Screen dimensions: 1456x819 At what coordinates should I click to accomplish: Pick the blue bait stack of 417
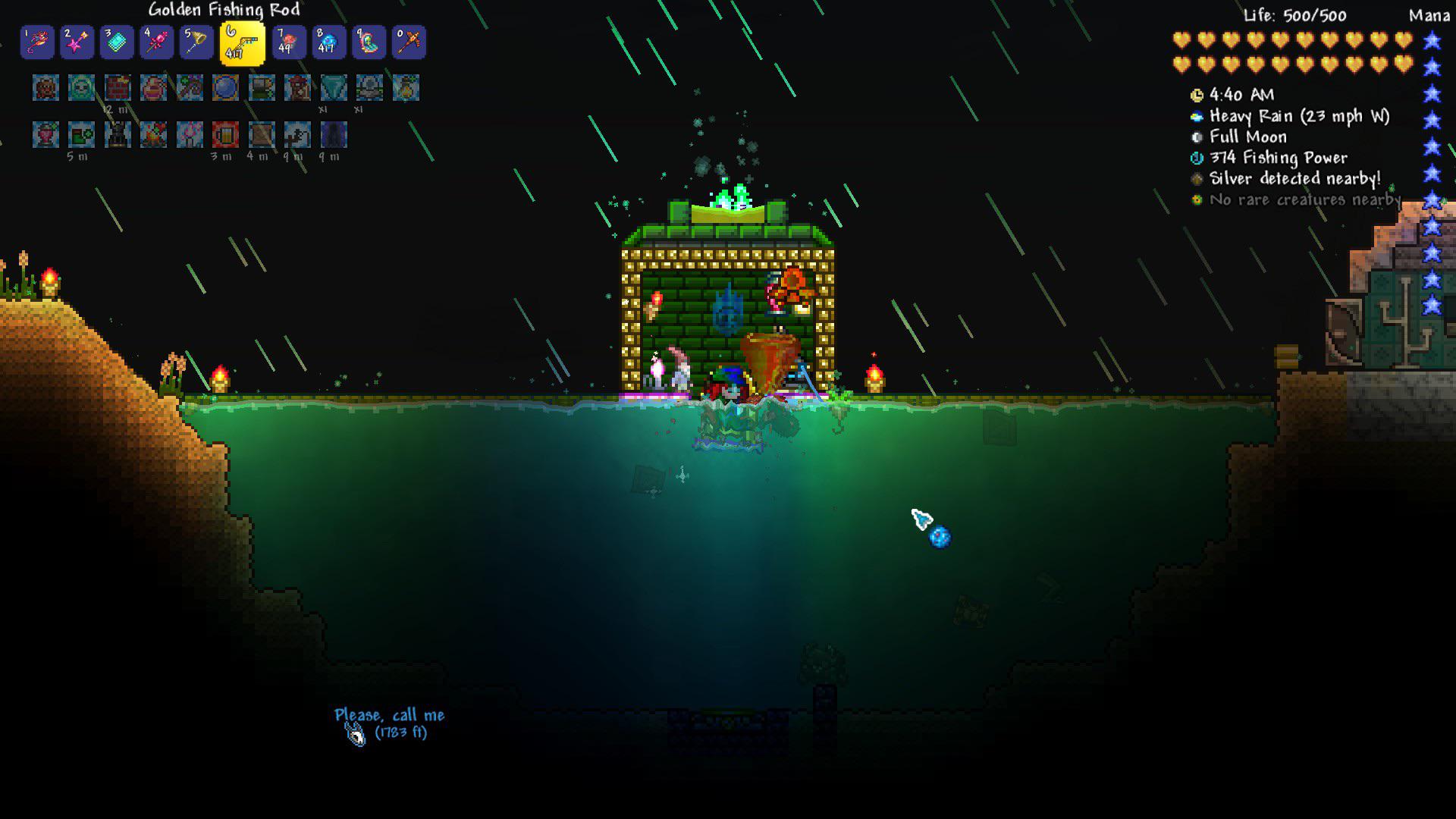[329, 42]
